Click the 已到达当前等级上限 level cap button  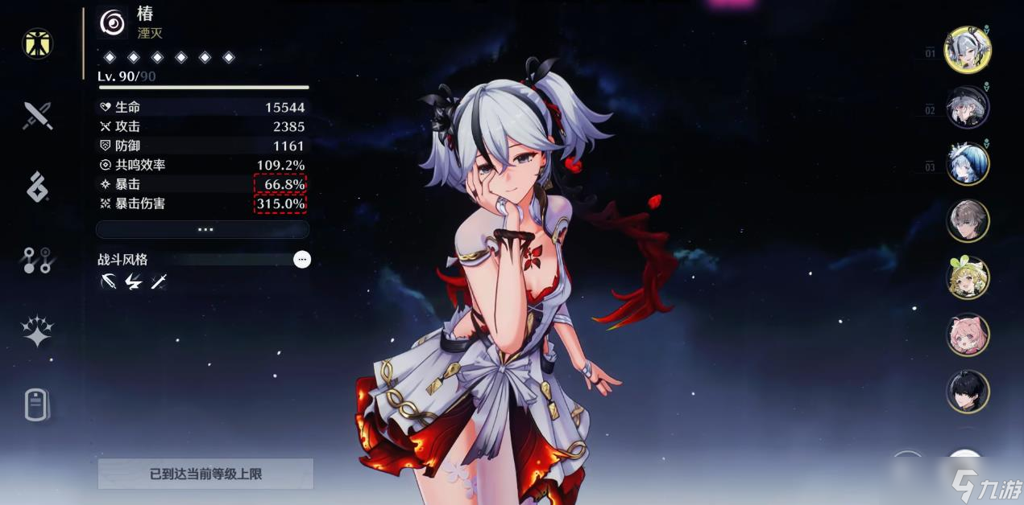205,474
